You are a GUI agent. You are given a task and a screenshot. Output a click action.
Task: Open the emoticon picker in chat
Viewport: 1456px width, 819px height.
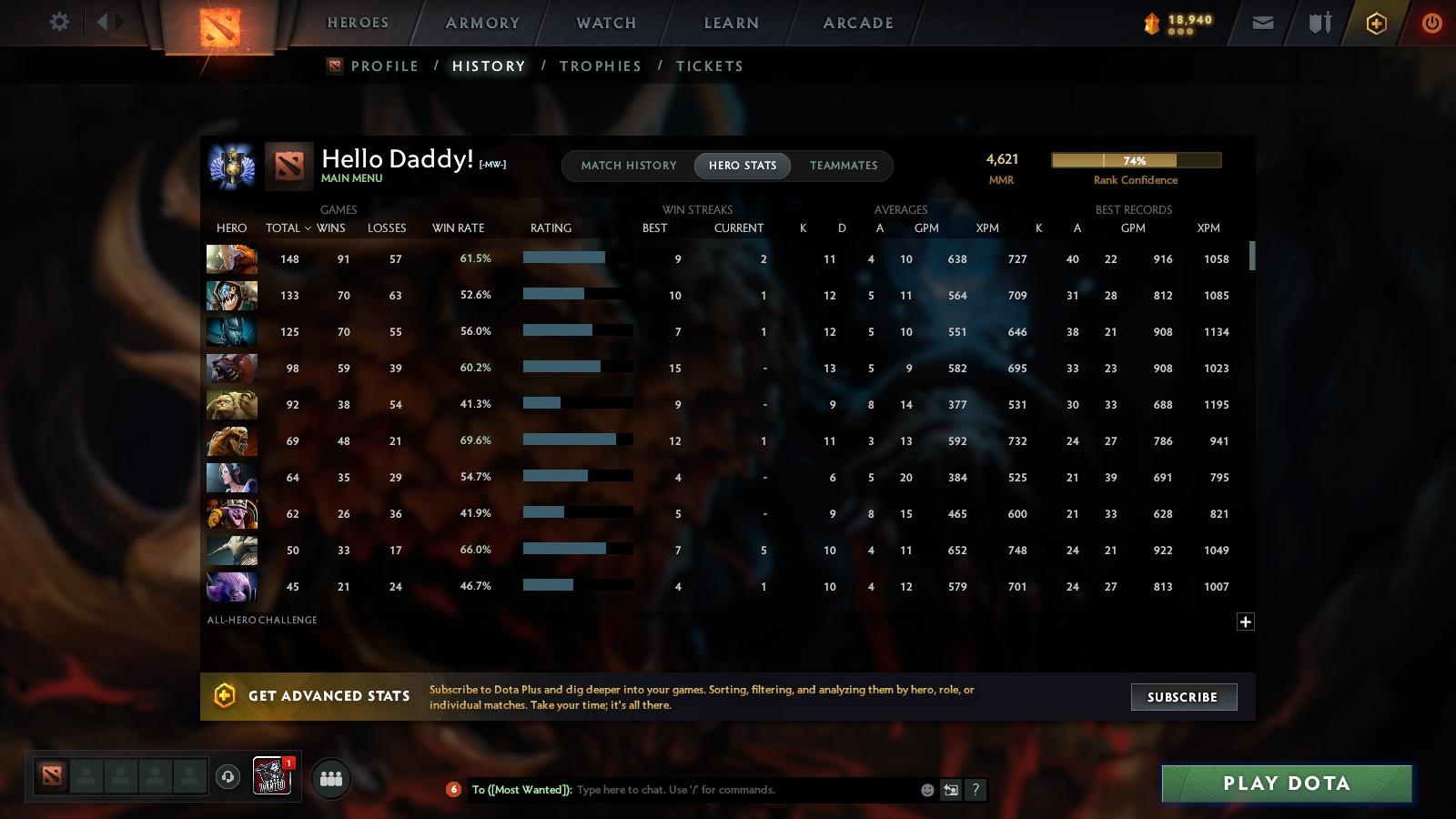tap(925, 790)
